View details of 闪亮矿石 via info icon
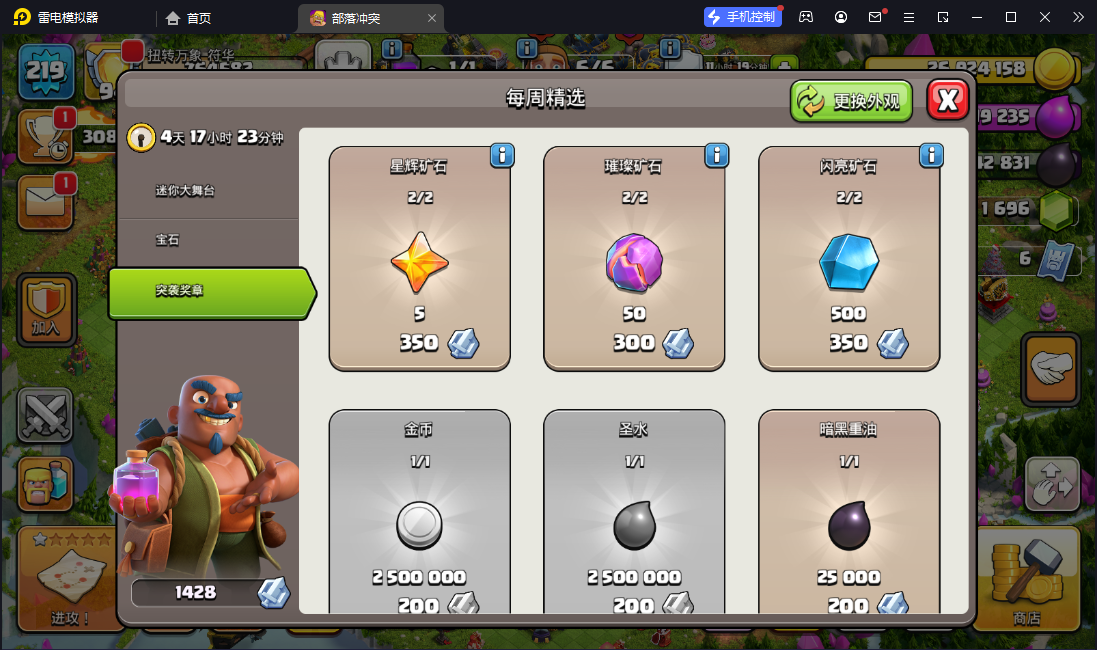This screenshot has width=1097, height=650. (x=932, y=155)
